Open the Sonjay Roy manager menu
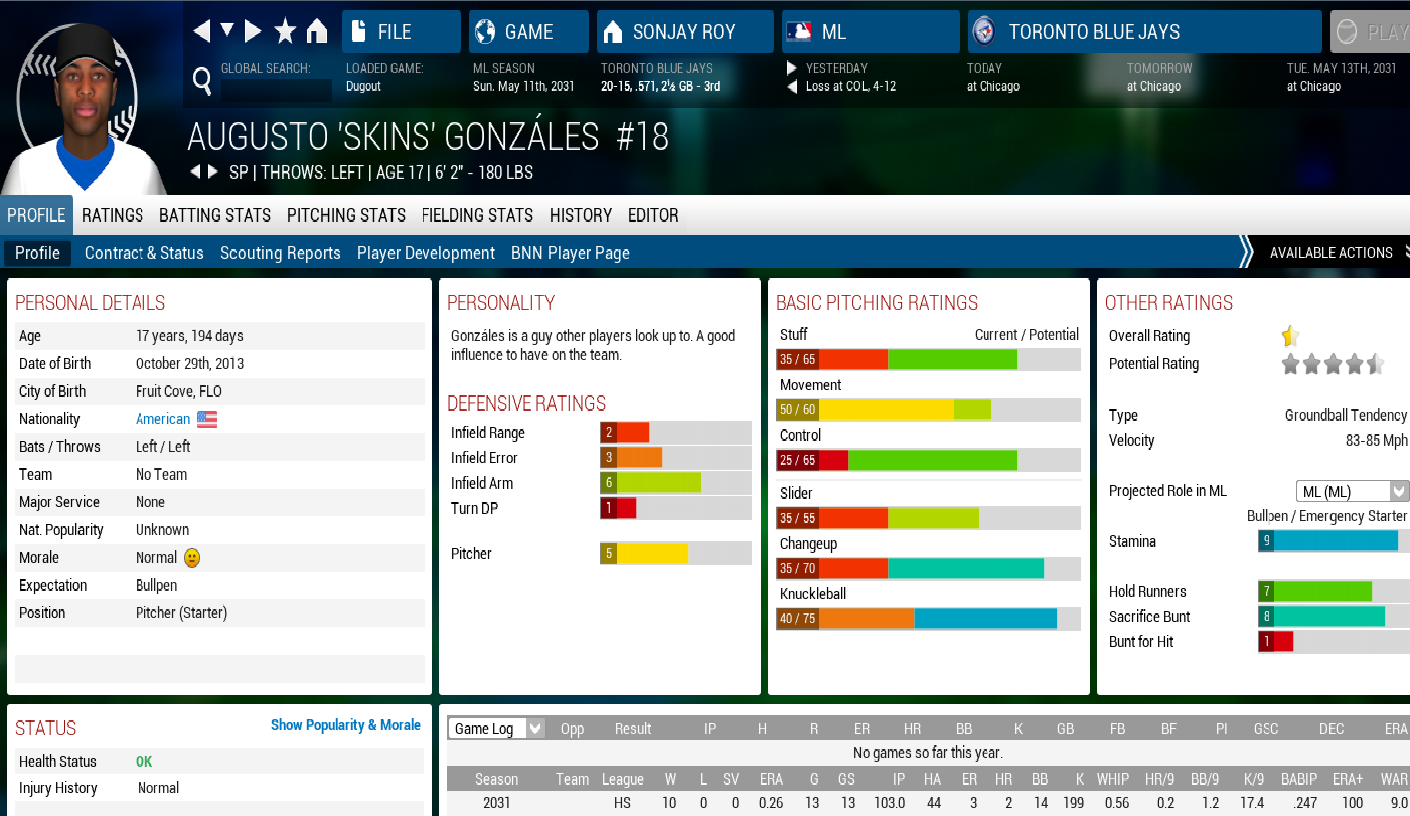This screenshot has height=816, width=1410. pyautogui.click(x=684, y=32)
